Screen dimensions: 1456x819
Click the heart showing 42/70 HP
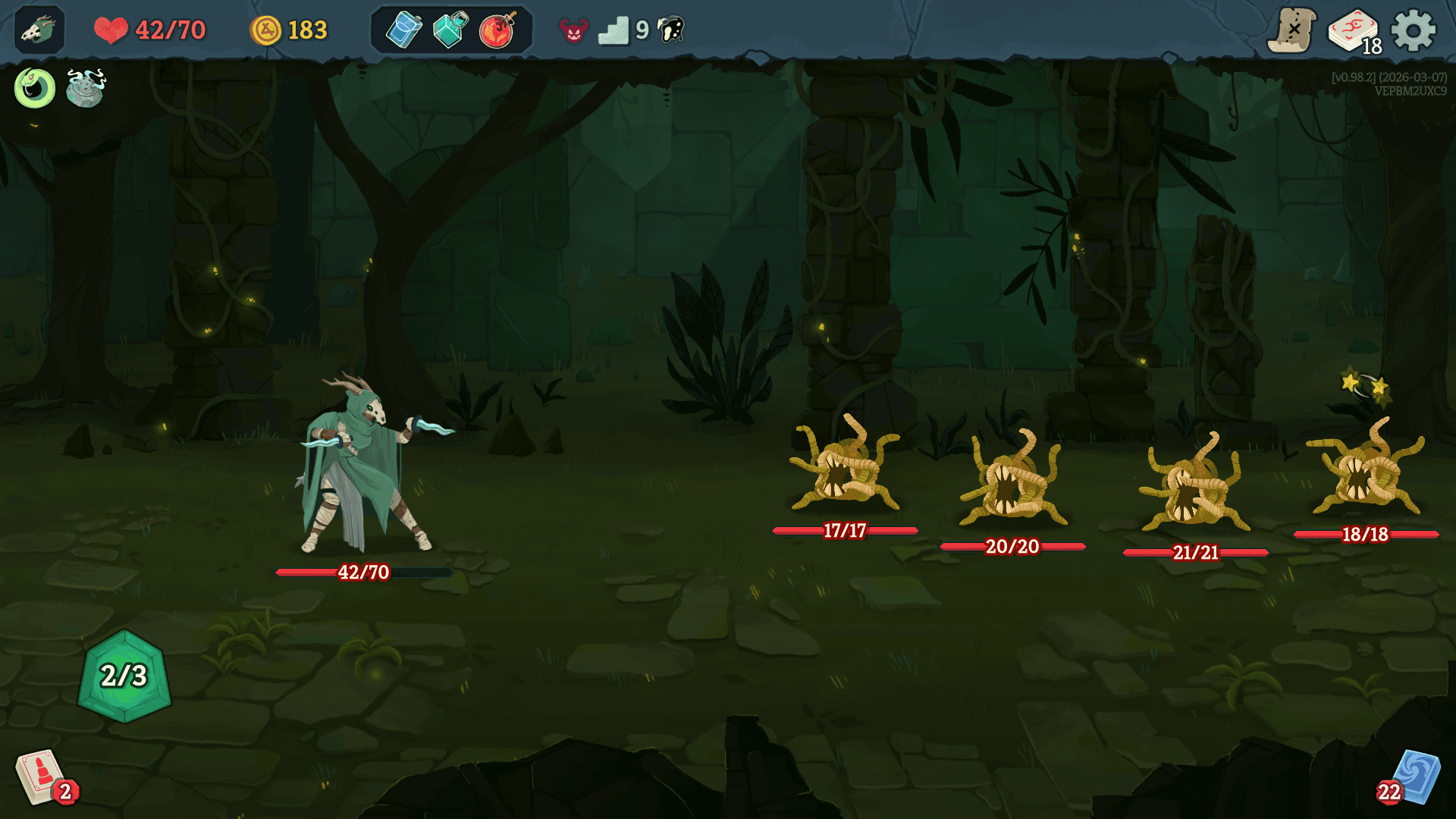[112, 30]
